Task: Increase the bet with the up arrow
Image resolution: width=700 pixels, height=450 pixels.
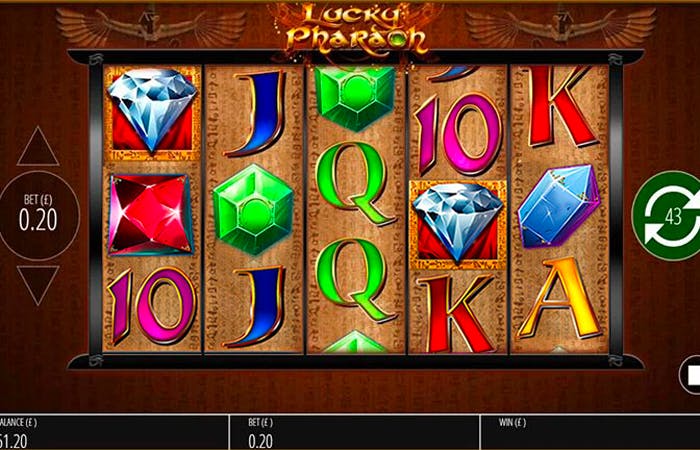Action: pos(38,148)
